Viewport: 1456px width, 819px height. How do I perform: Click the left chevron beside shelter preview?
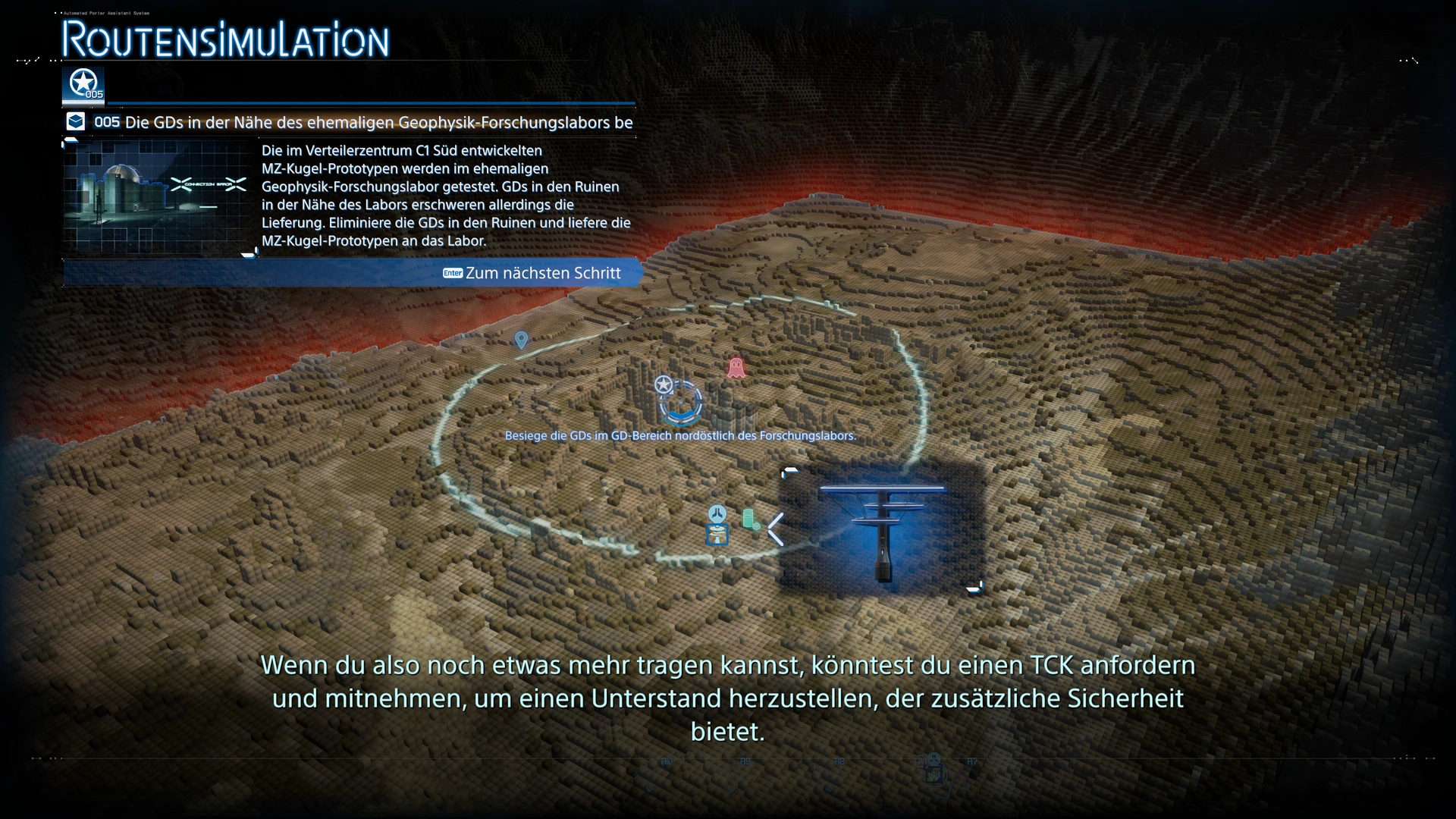click(776, 529)
